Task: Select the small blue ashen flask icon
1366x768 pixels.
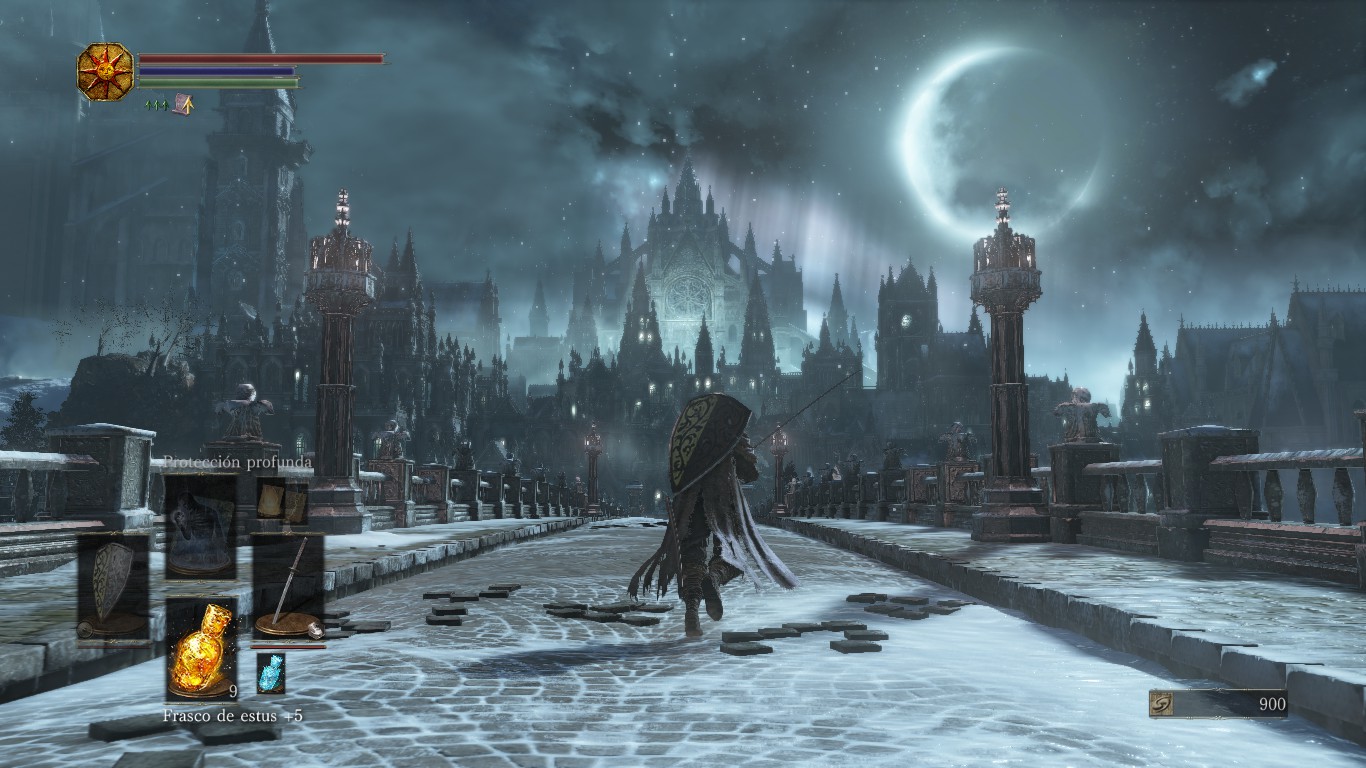Action: (271, 673)
